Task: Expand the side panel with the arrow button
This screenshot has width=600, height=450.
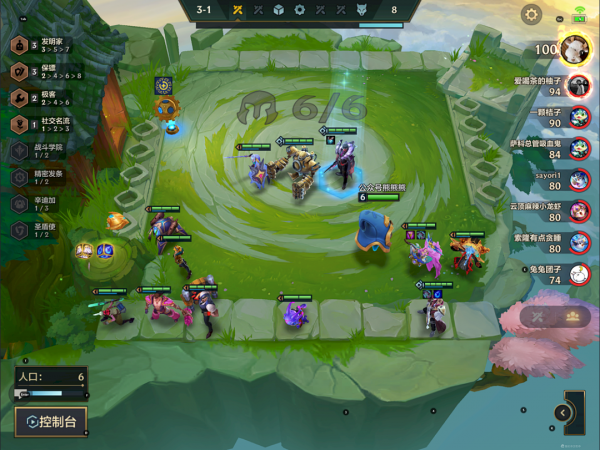Action: click(x=563, y=412)
